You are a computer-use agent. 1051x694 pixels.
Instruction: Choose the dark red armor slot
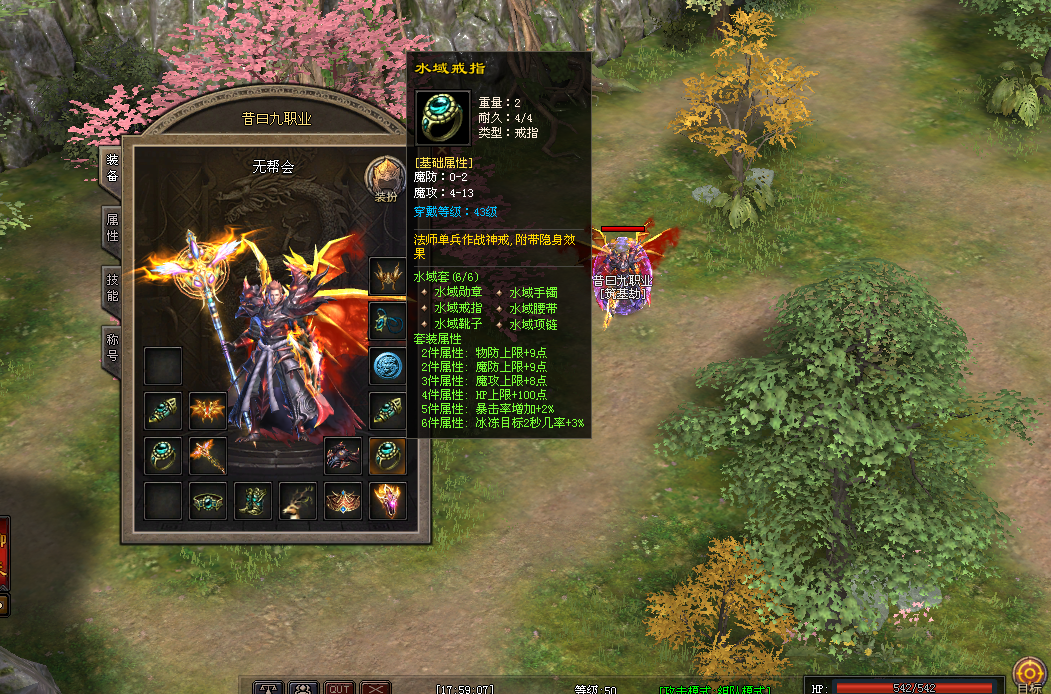343,455
